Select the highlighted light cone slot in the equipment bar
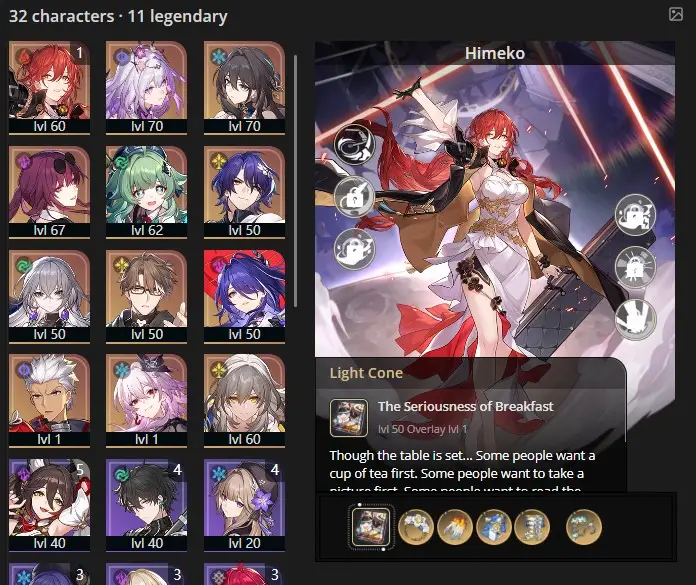696x585 pixels. (369, 525)
